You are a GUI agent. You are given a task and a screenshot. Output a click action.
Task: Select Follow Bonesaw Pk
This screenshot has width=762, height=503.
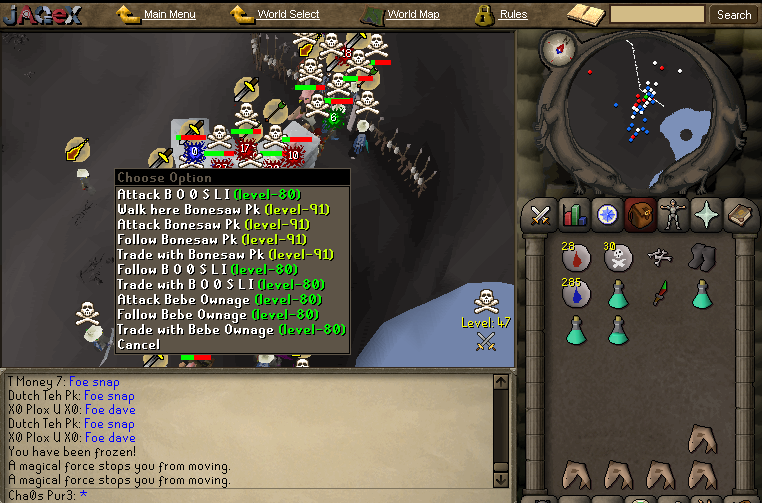click(x=213, y=239)
